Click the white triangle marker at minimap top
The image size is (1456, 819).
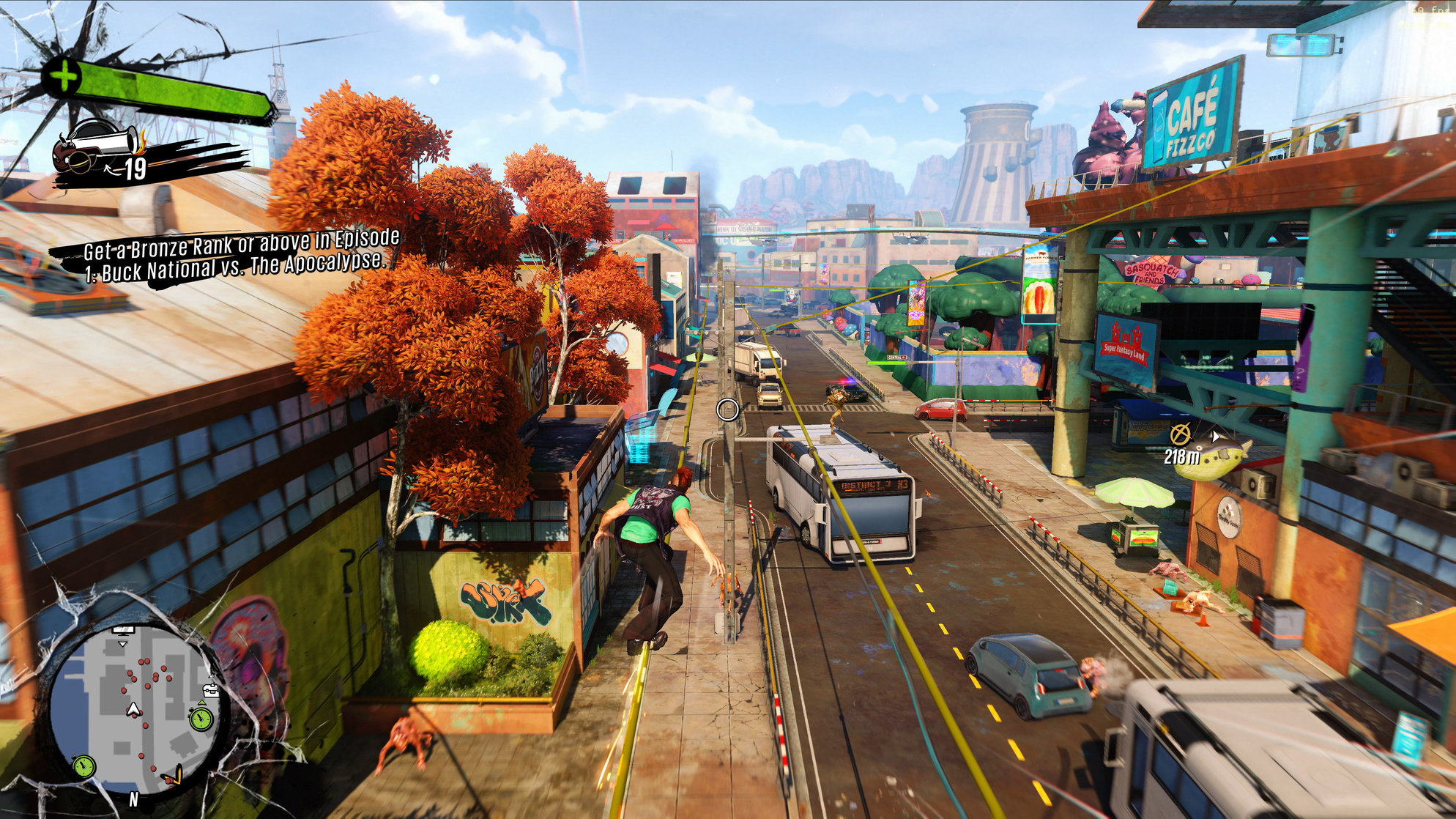point(122,644)
